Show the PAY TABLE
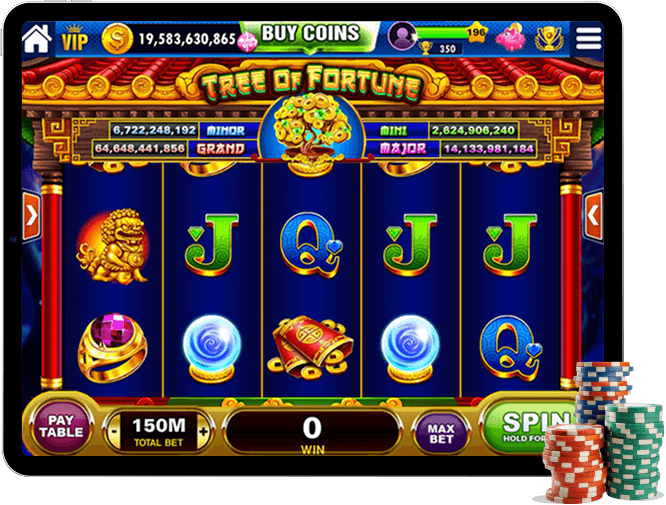666x505 pixels. coord(61,430)
